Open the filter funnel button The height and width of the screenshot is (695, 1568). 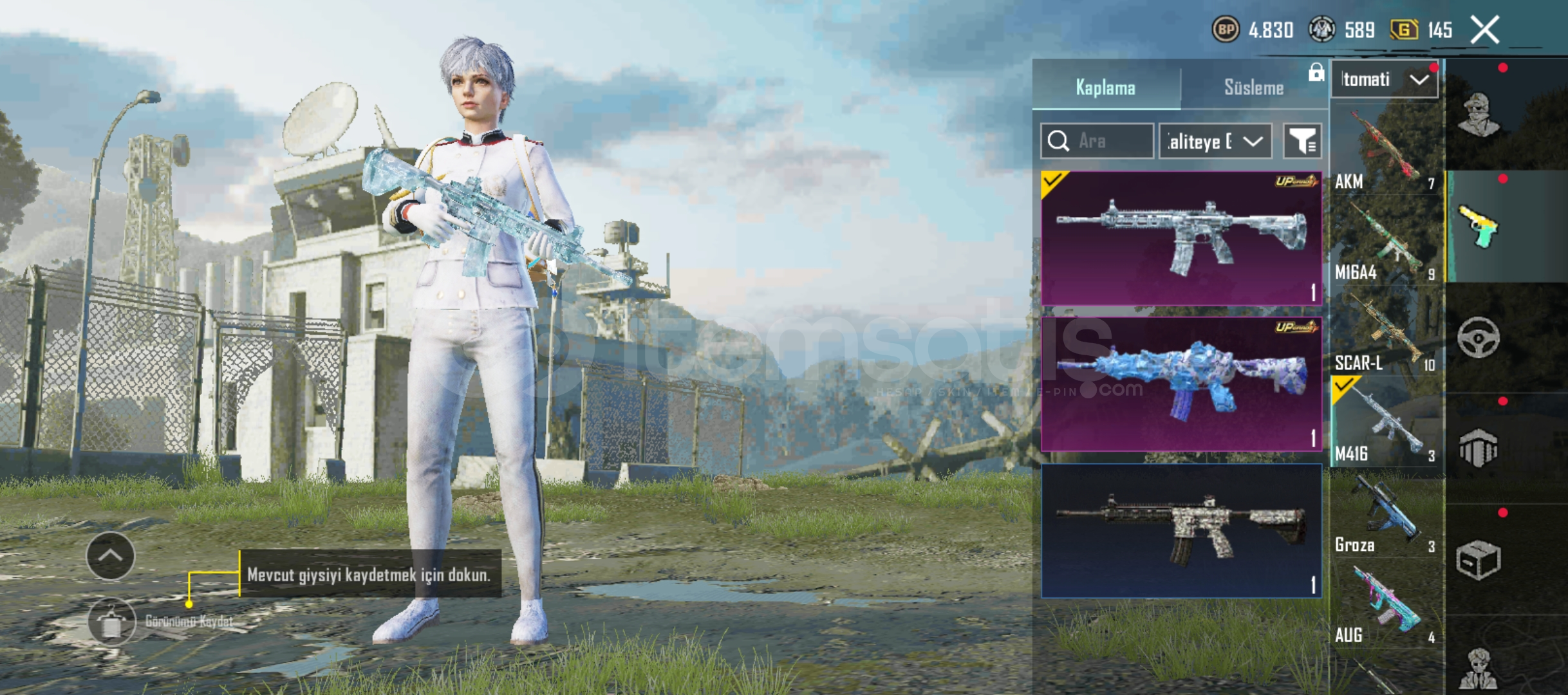point(1302,141)
